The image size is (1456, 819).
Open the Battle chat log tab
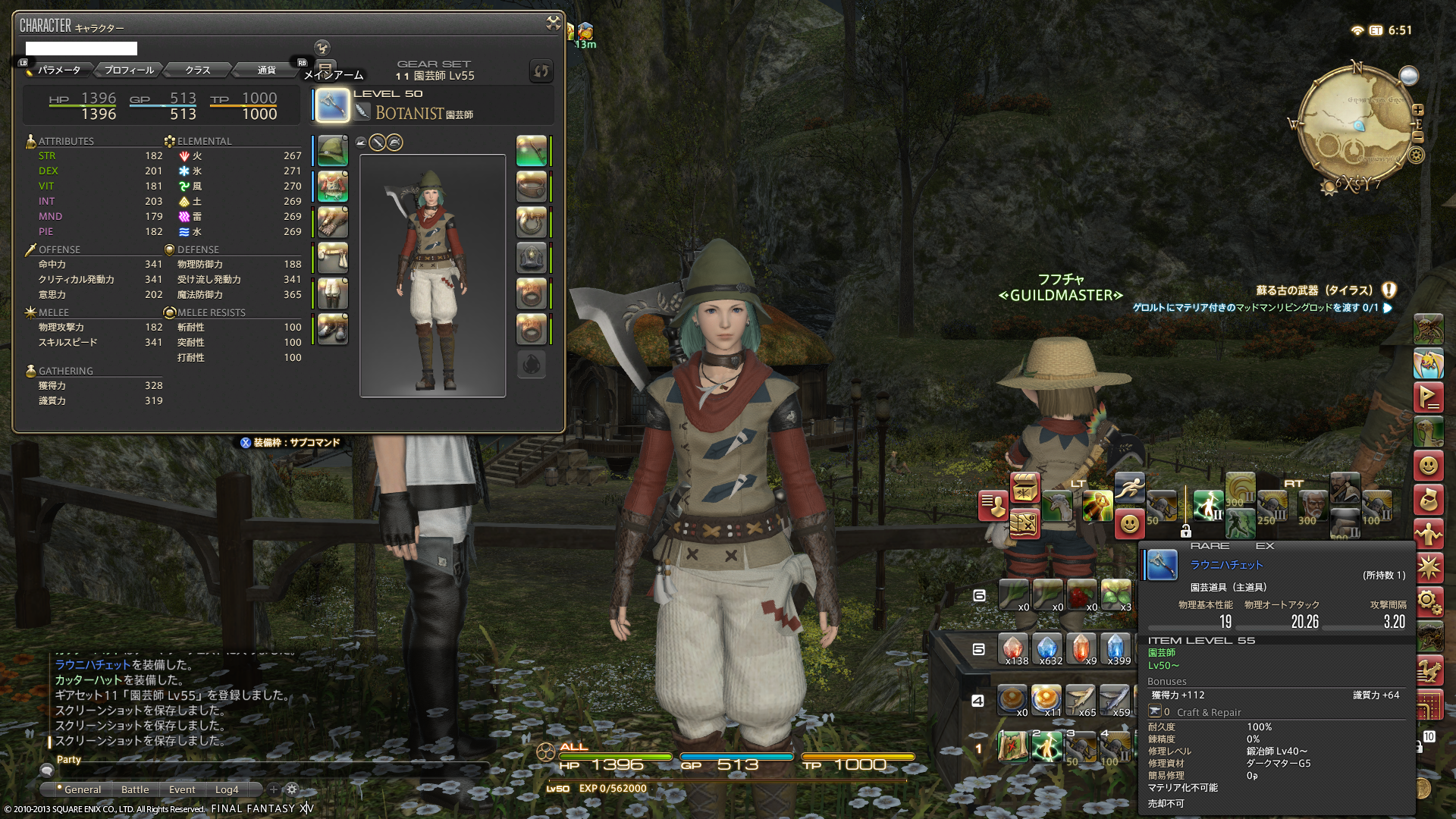click(135, 789)
